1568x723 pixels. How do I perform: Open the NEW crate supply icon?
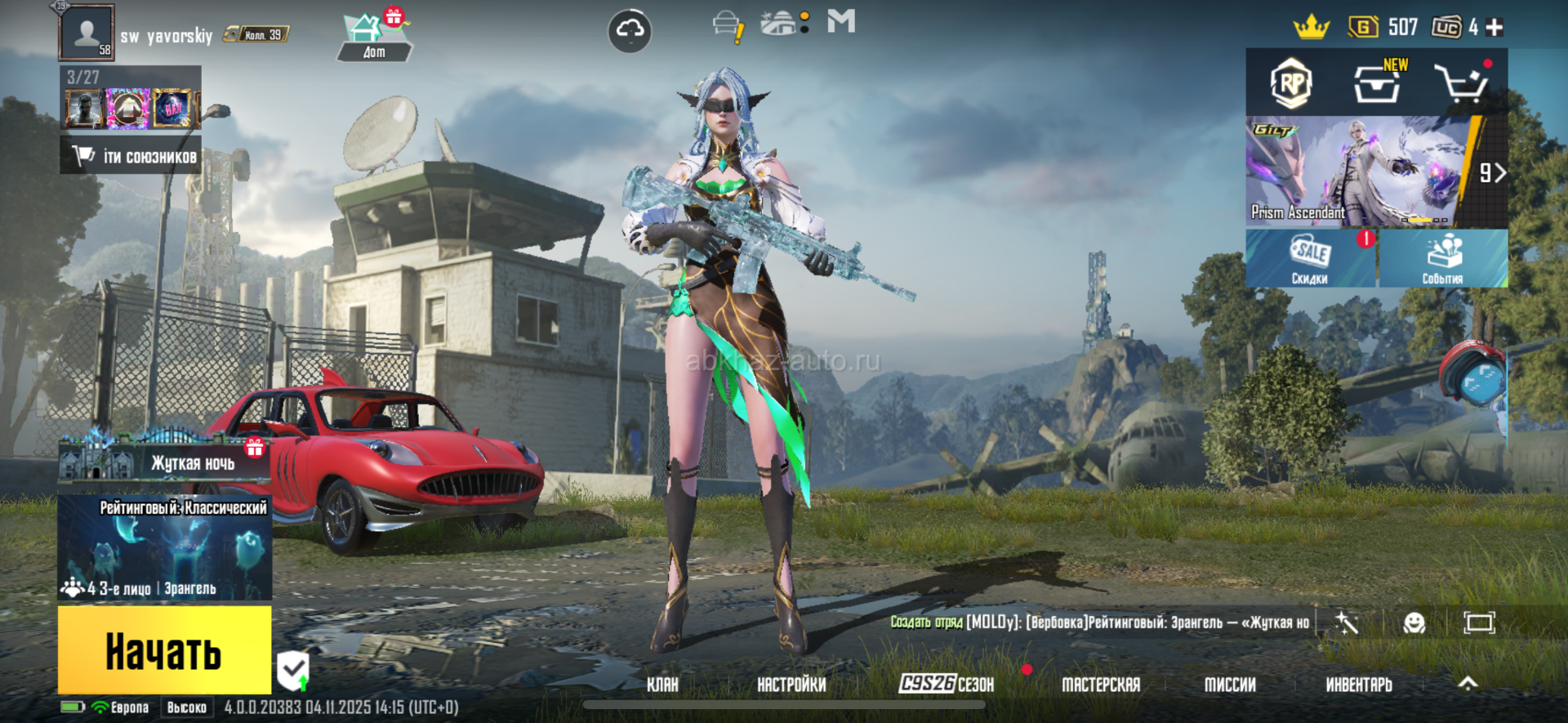[x=1378, y=83]
